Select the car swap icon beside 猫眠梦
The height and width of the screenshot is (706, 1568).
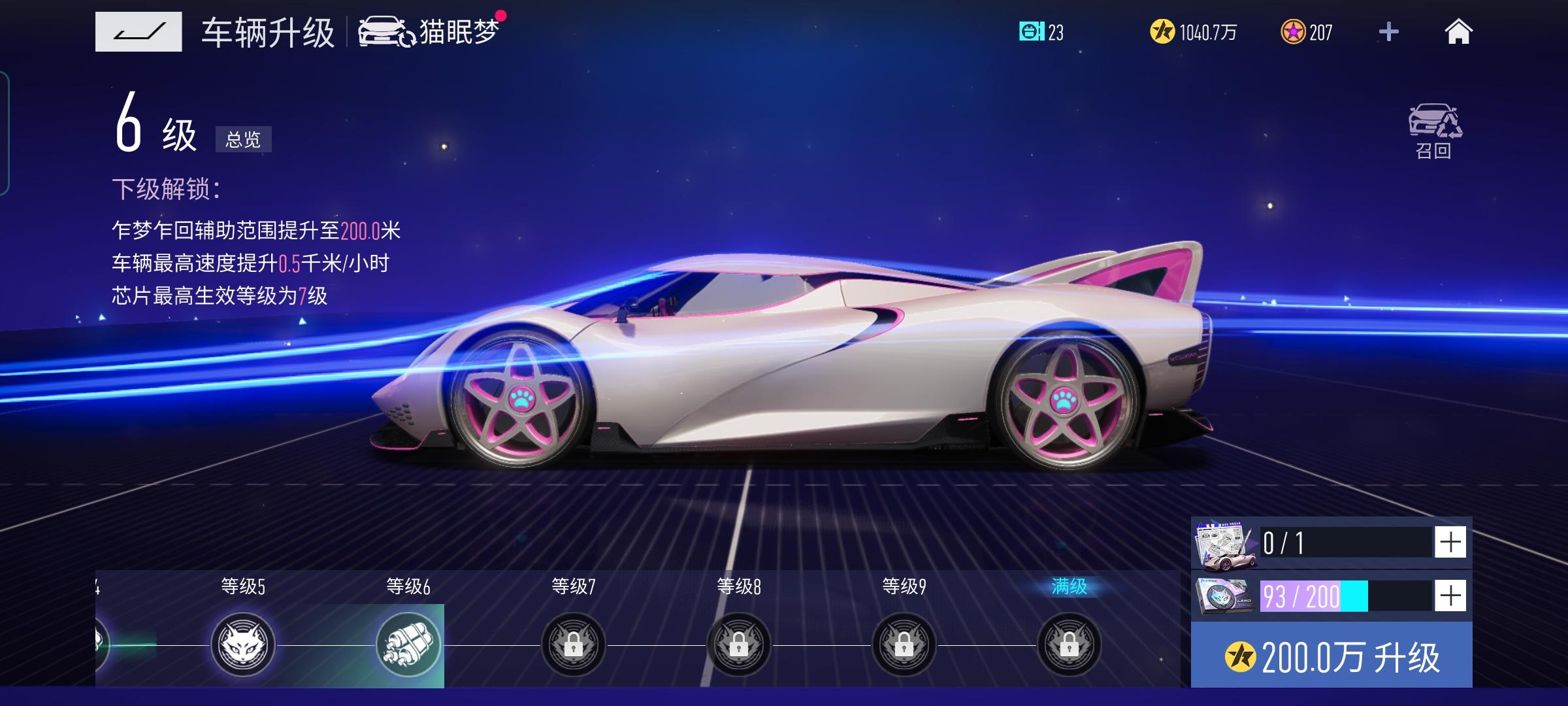click(384, 31)
